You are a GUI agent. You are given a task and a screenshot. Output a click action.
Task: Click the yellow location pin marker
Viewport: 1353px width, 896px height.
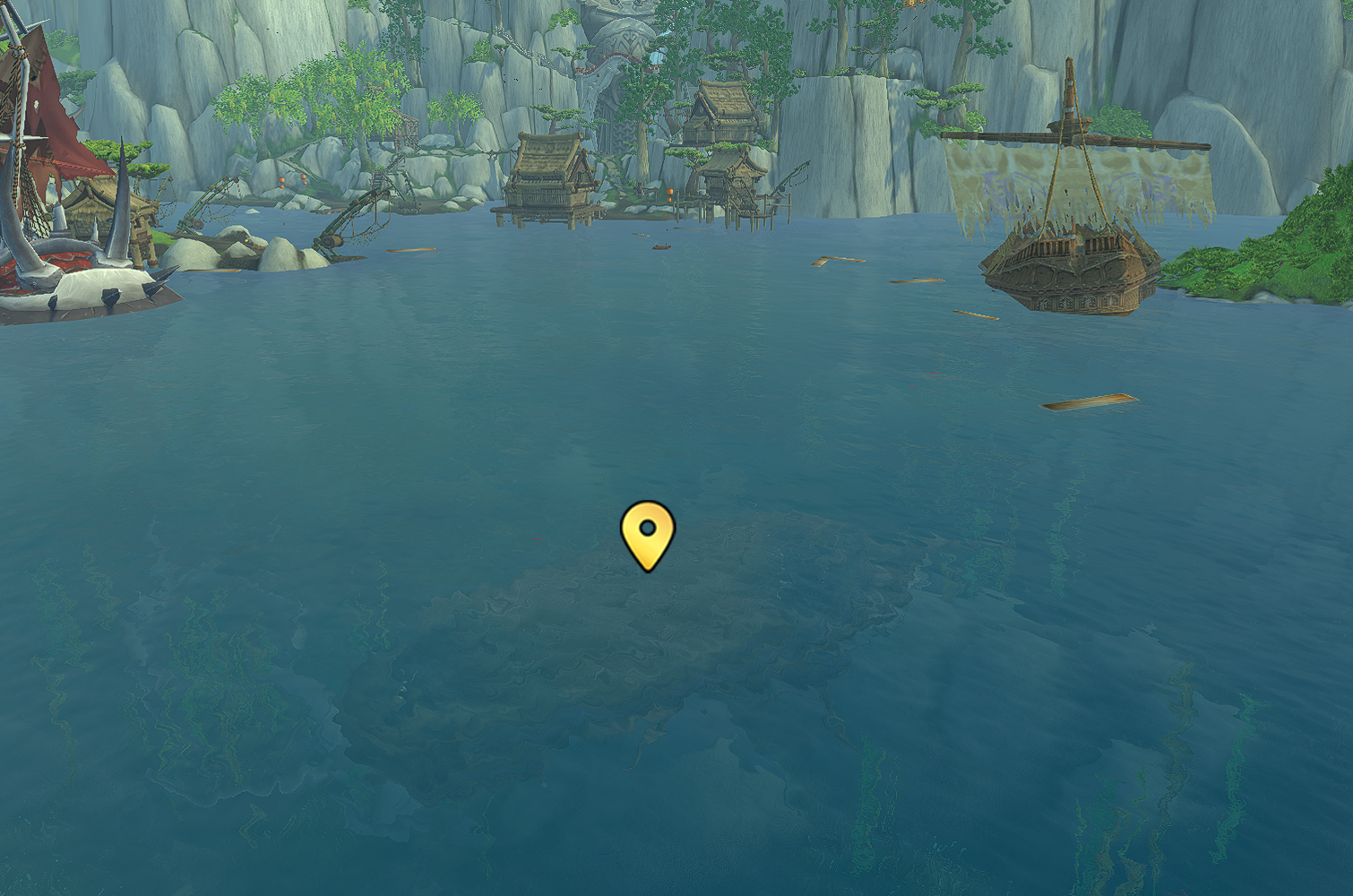click(647, 533)
